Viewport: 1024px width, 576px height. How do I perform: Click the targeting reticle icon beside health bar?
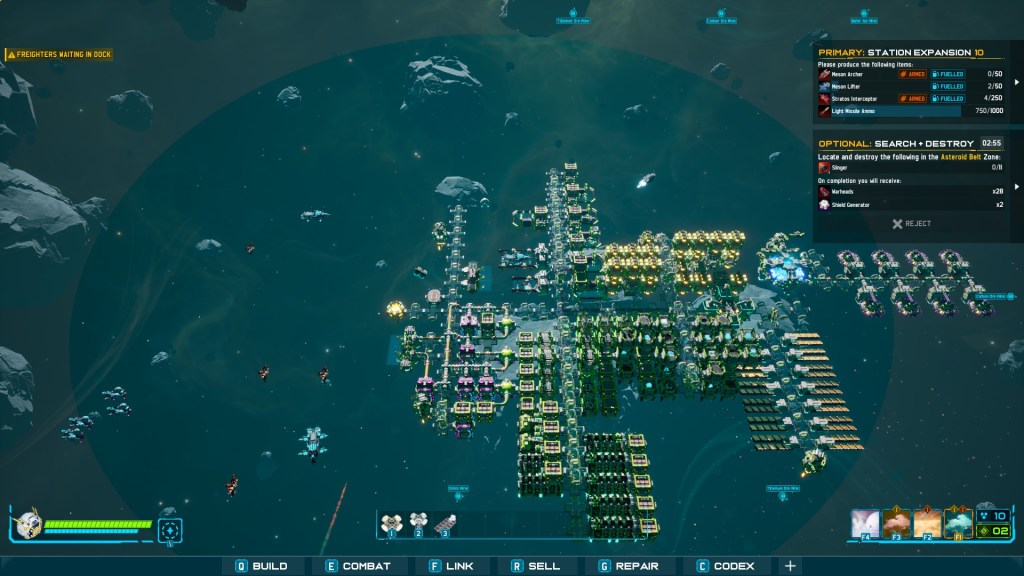point(171,529)
